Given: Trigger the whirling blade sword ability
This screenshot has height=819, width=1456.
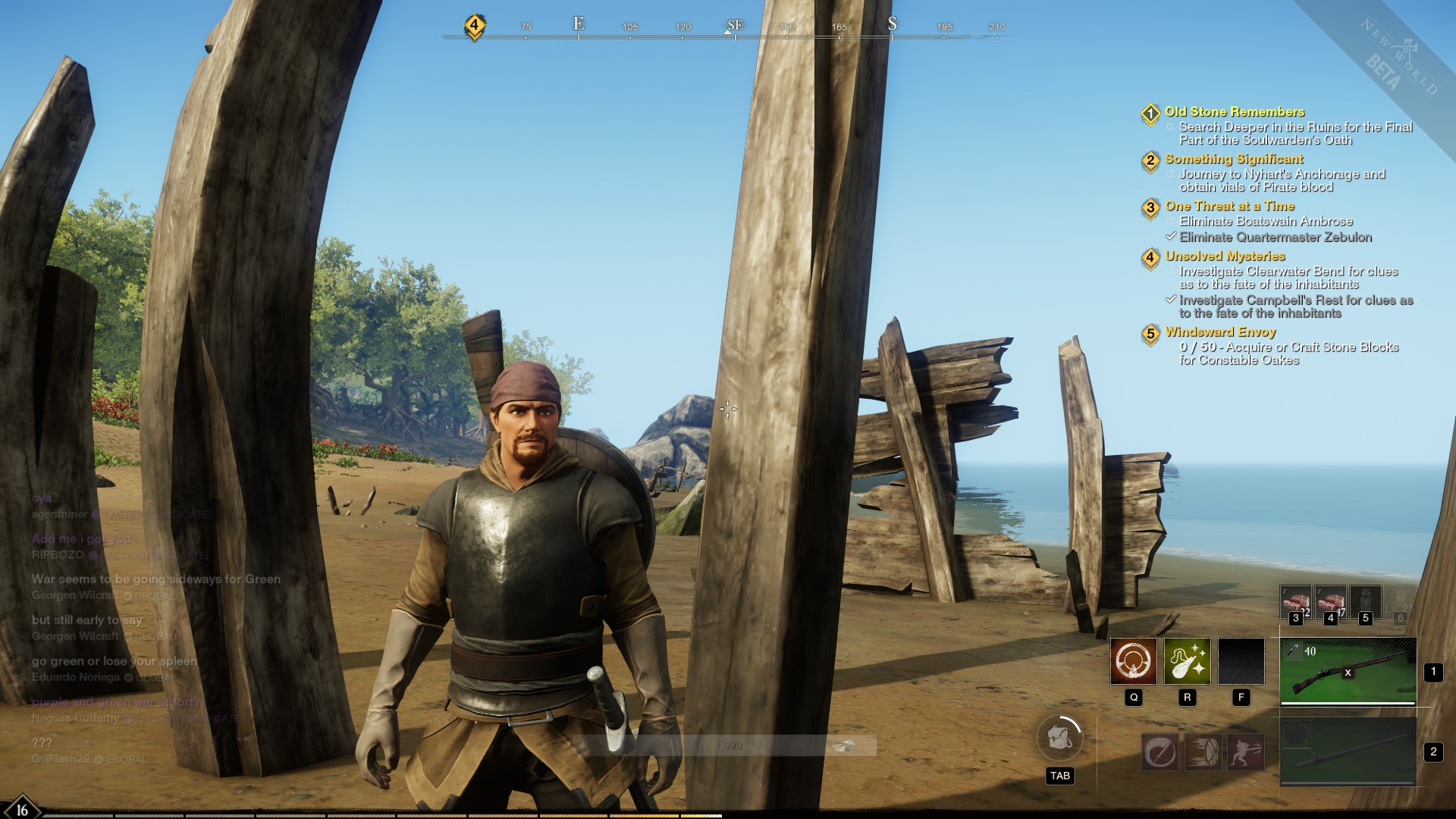Looking at the screenshot, I should pyautogui.click(x=1160, y=752).
